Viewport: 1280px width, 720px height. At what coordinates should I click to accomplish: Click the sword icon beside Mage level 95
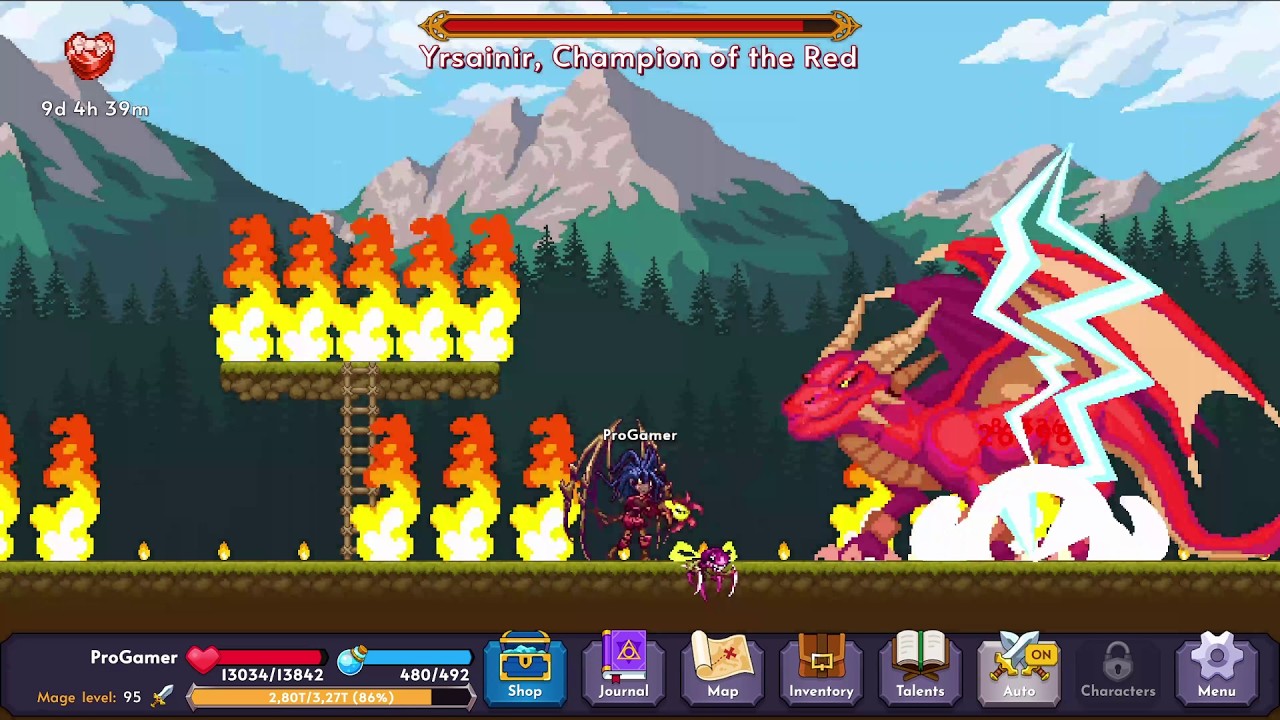163,696
